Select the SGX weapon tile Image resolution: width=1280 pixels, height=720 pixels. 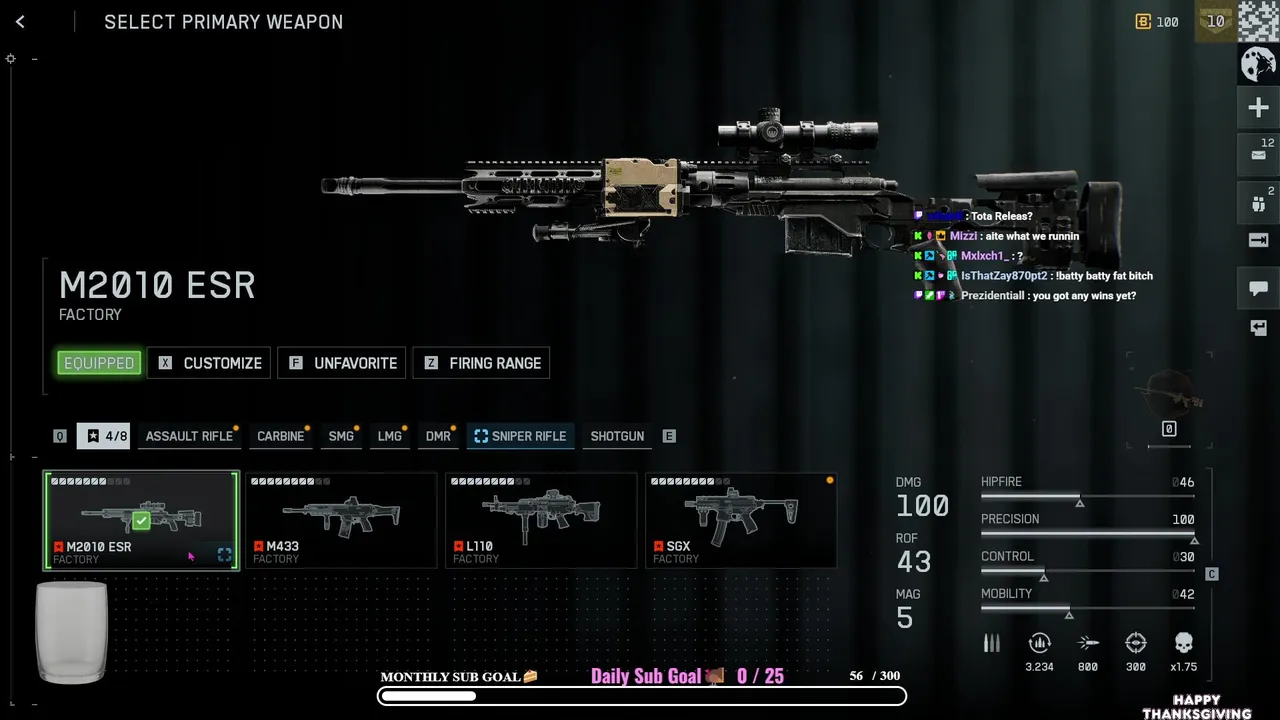741,520
